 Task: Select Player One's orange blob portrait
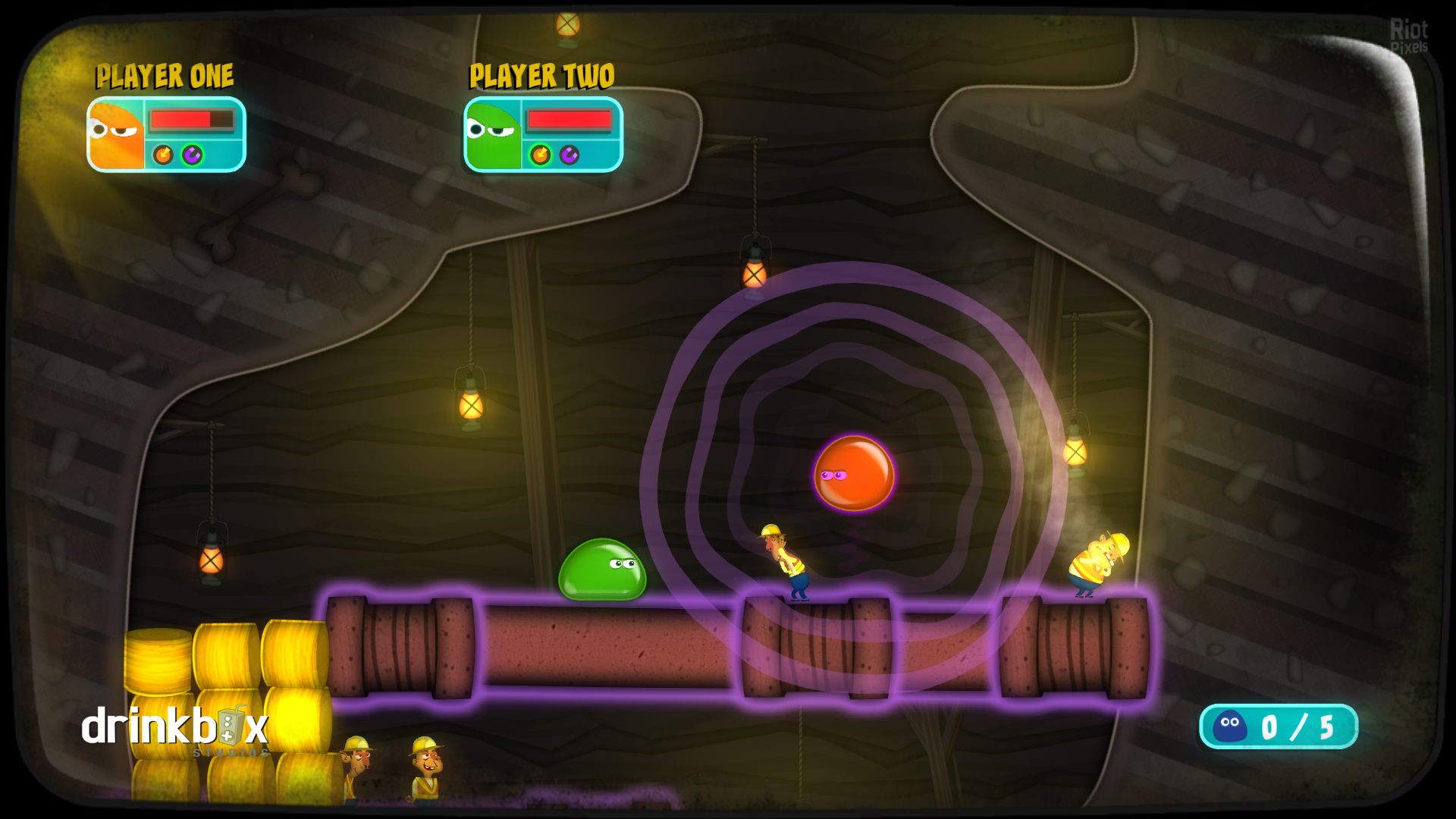click(116, 134)
